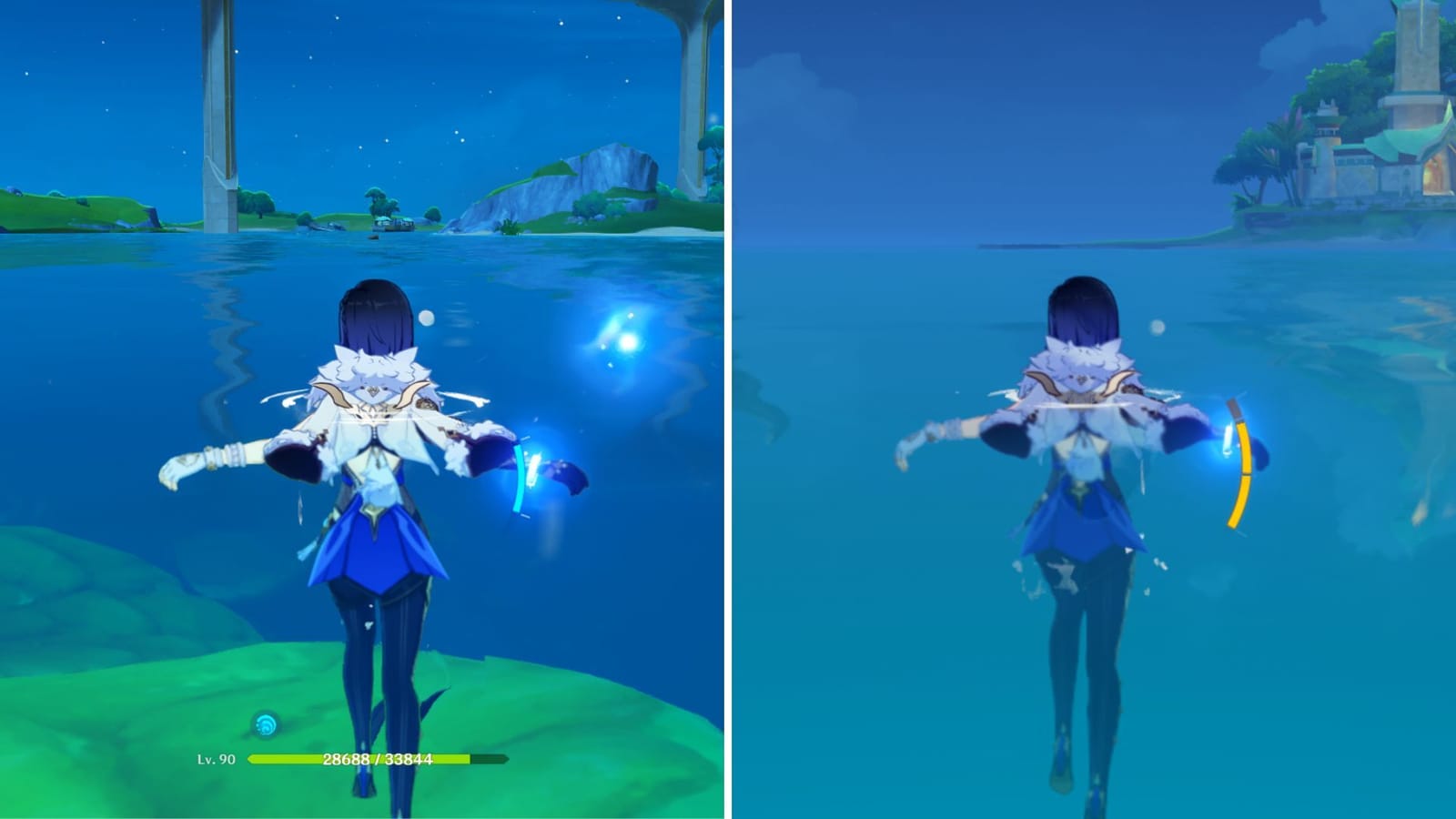Select the small white orb beside Yelan's head
The height and width of the screenshot is (819, 1456).
coord(428,318)
